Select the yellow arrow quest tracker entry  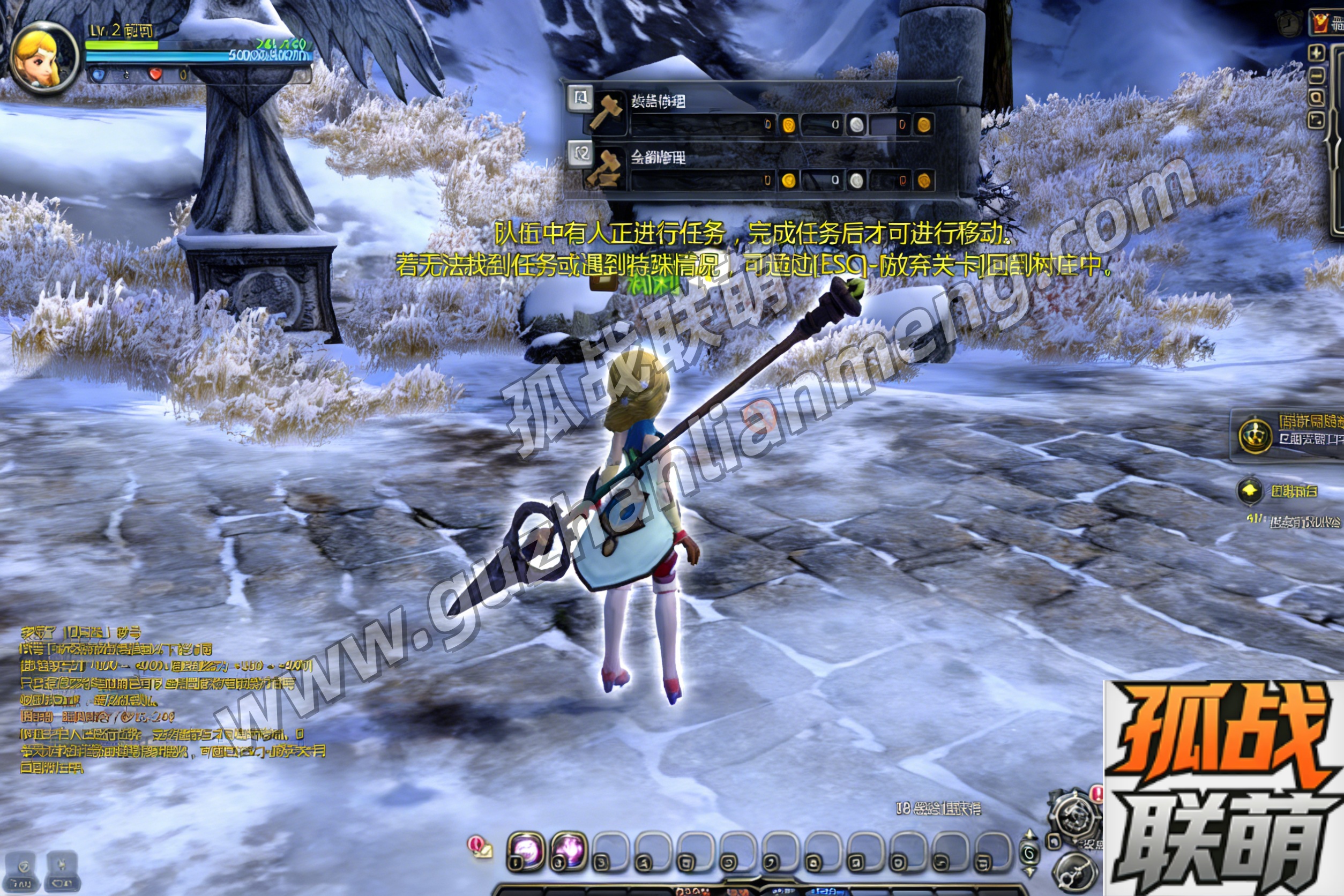[x=1250, y=490]
